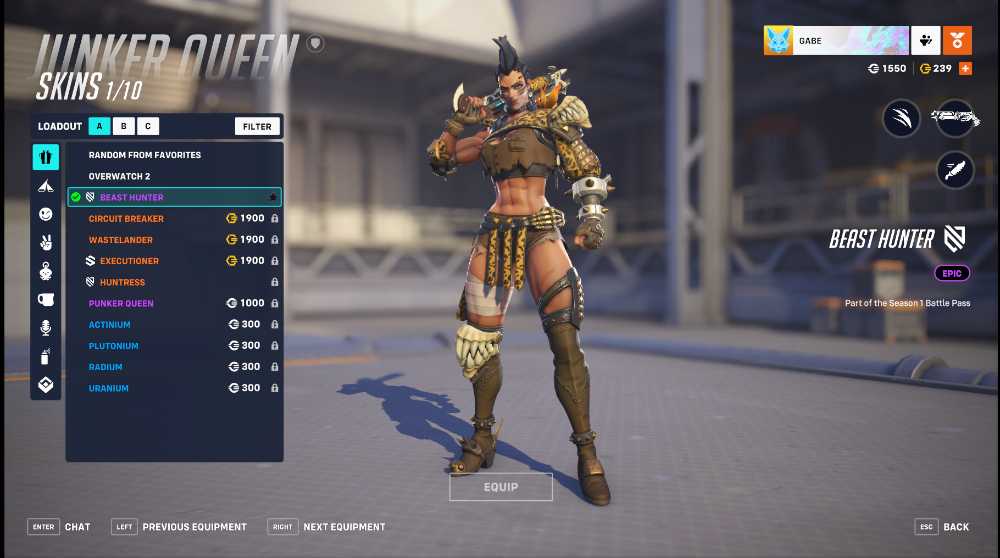
Task: Select the Circuit Breaker skin
Action: 126,219
